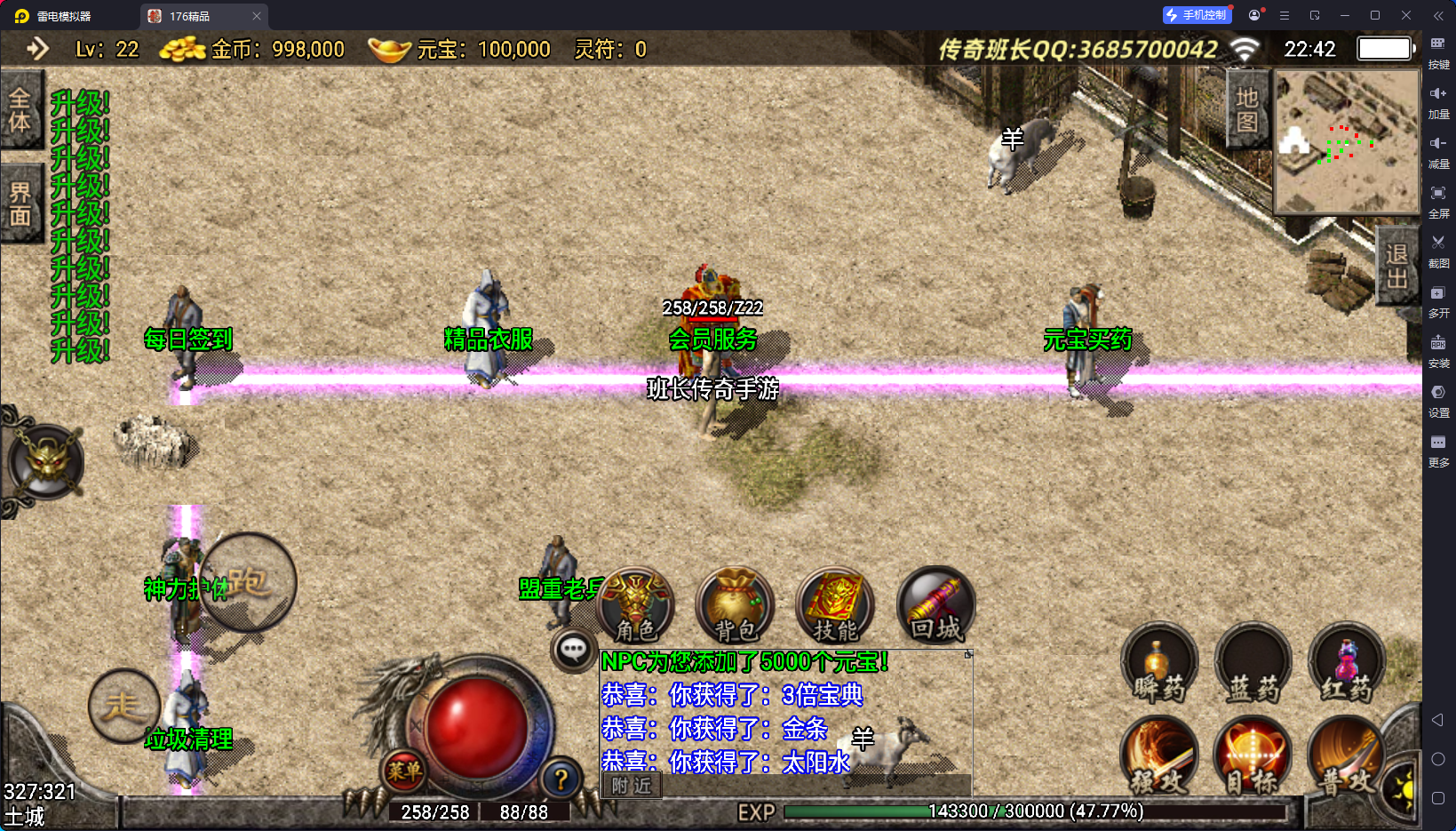Activate the 强攻 forced attack skill
The width and height of the screenshot is (1456, 831).
(x=1159, y=755)
